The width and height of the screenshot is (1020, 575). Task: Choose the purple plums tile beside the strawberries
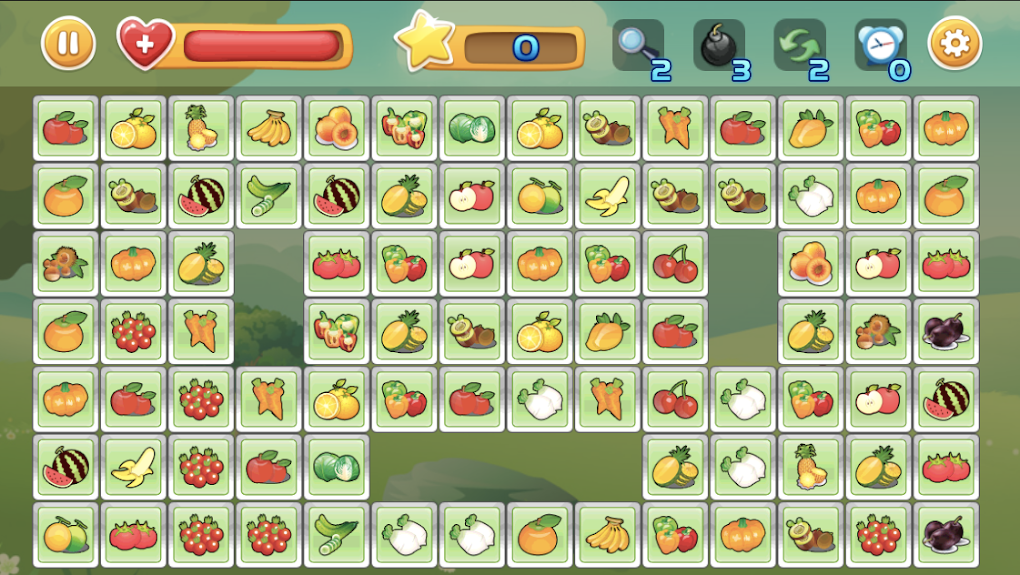click(945, 535)
